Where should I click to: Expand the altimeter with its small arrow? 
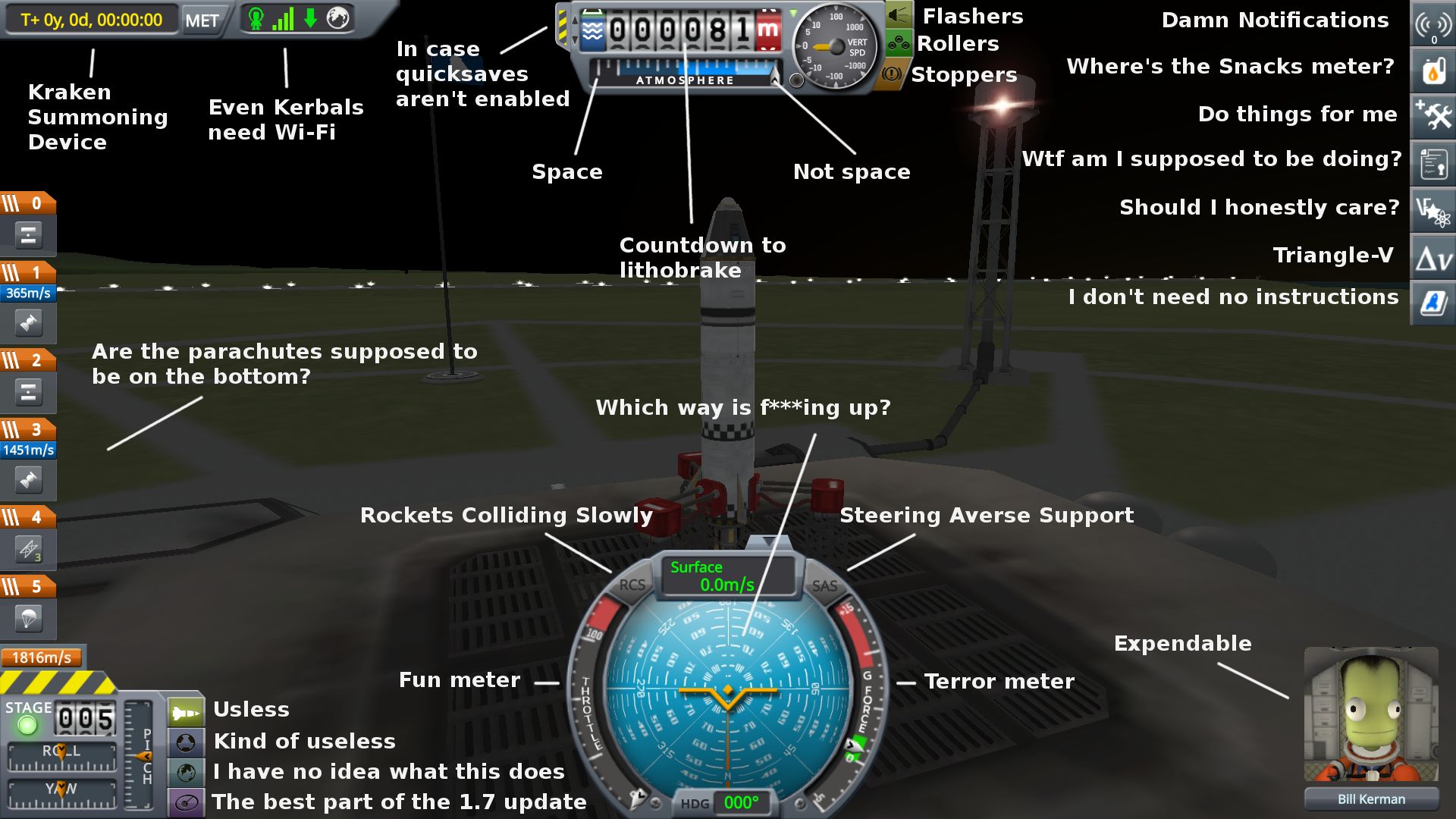[774, 80]
